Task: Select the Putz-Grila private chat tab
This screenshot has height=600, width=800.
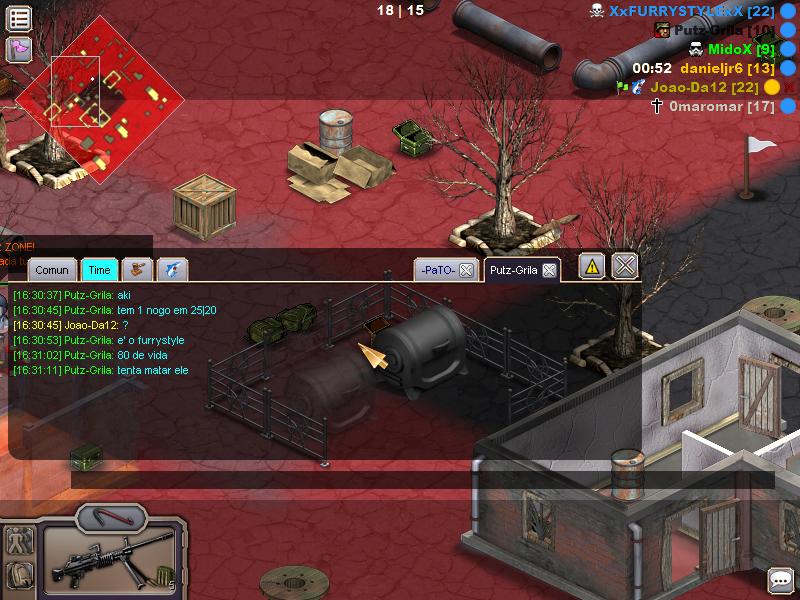Action: 514,270
